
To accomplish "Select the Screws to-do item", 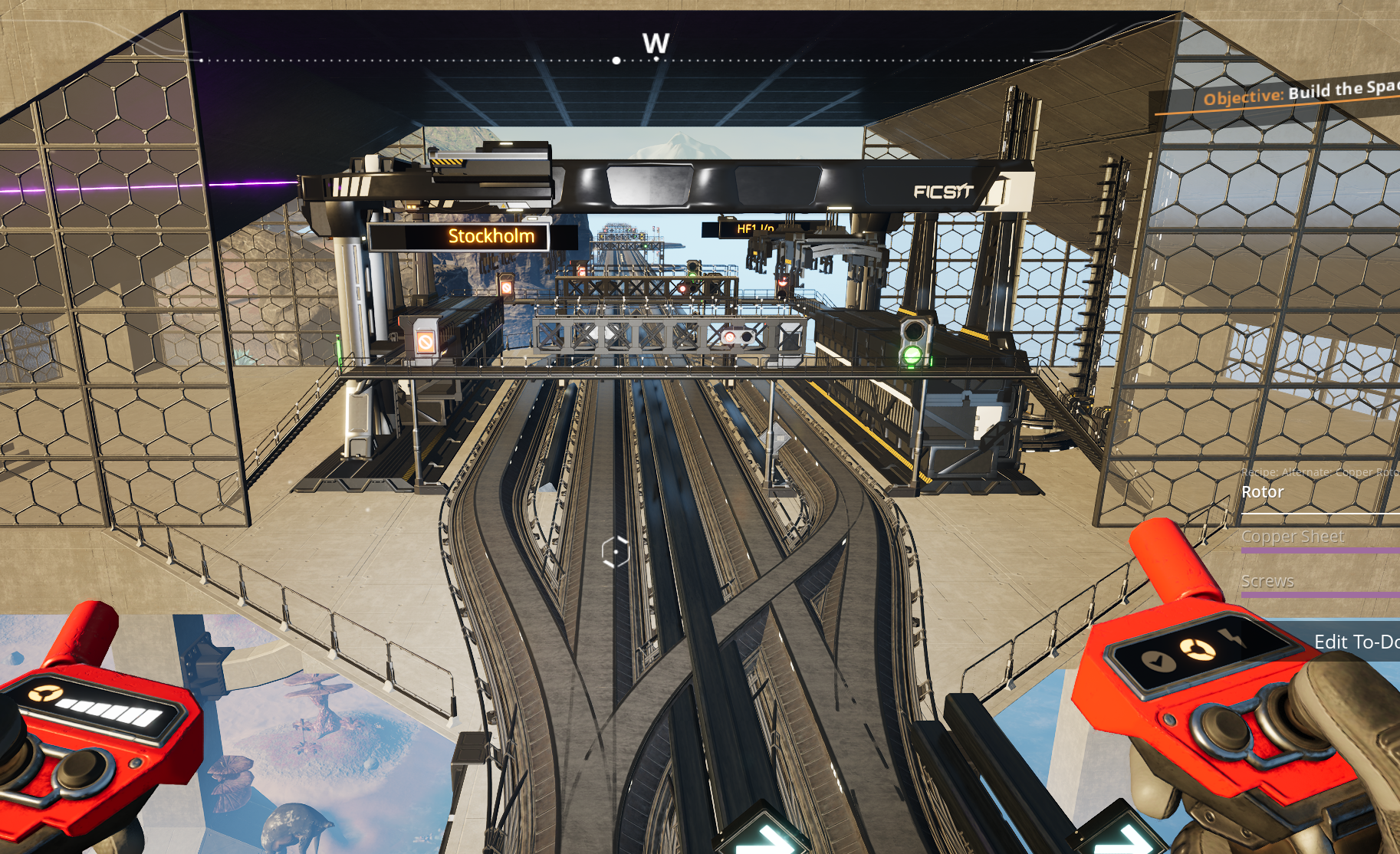I will coord(1268,581).
